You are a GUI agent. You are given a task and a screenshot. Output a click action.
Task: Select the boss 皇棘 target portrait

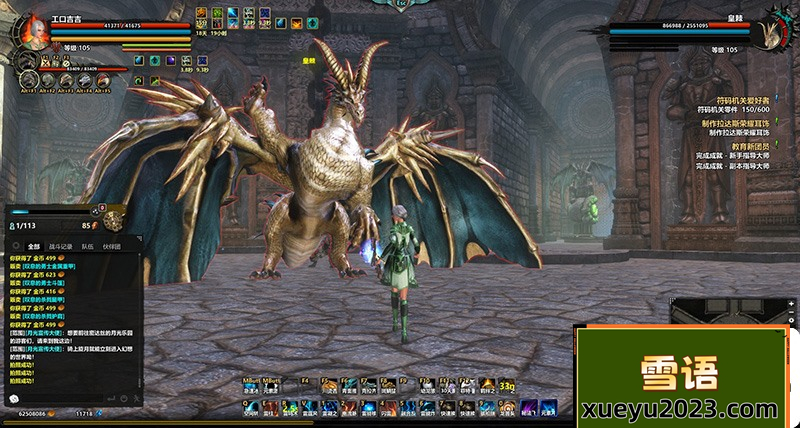(771, 30)
